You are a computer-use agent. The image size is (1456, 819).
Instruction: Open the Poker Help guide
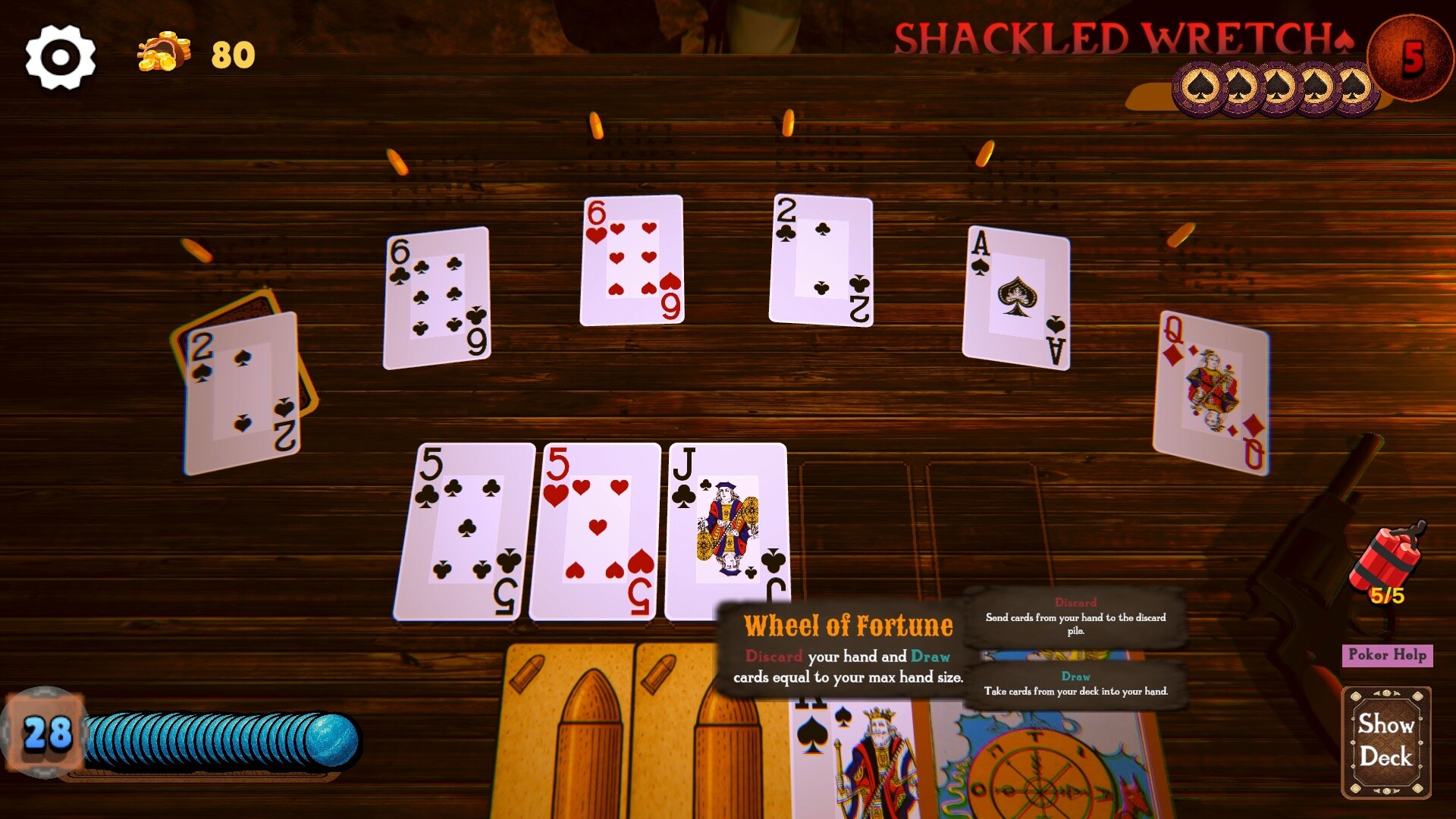[1386, 655]
